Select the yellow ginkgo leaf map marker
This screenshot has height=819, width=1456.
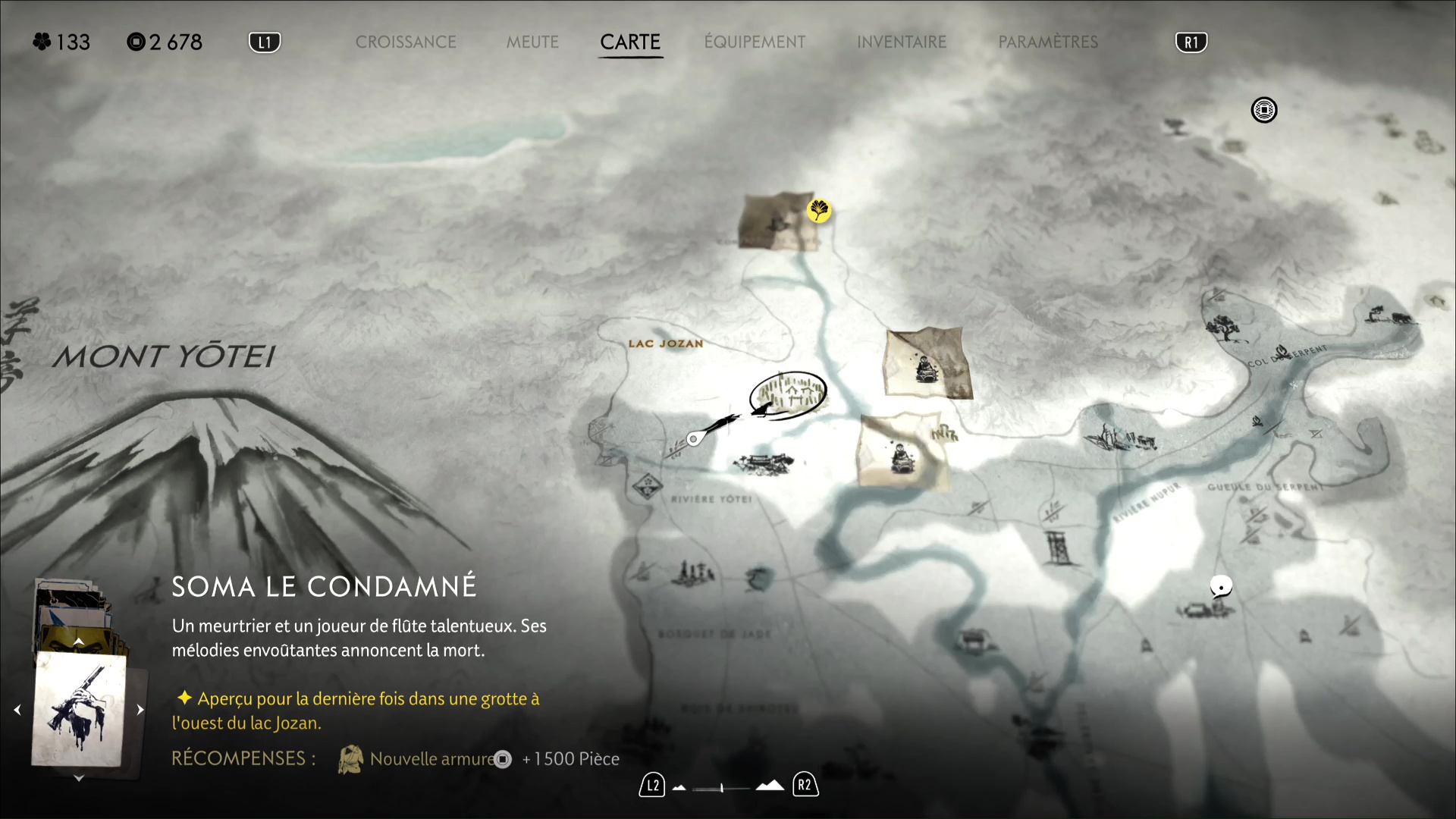click(x=819, y=210)
